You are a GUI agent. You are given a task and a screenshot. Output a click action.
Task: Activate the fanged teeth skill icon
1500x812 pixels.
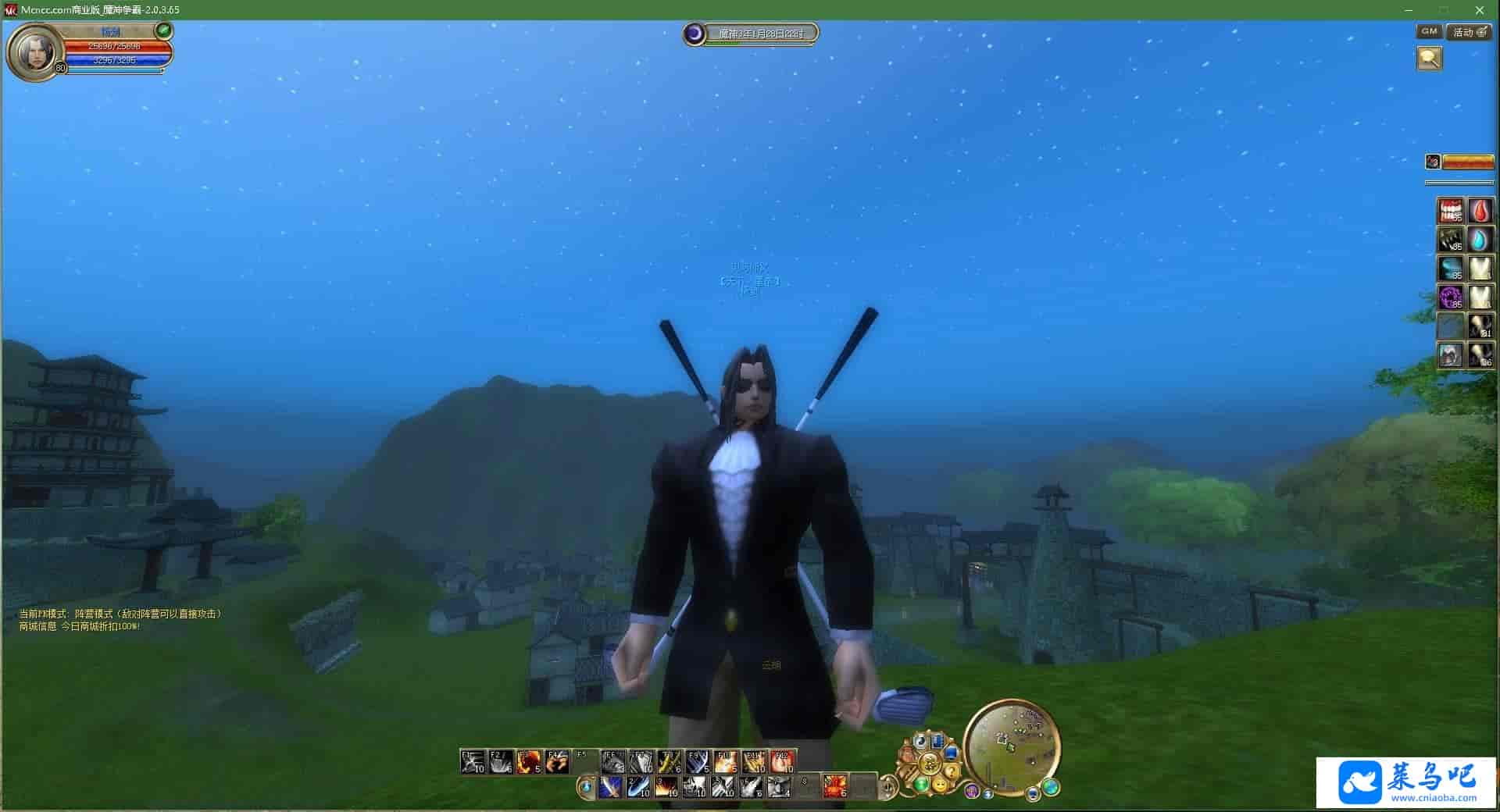[1451, 211]
